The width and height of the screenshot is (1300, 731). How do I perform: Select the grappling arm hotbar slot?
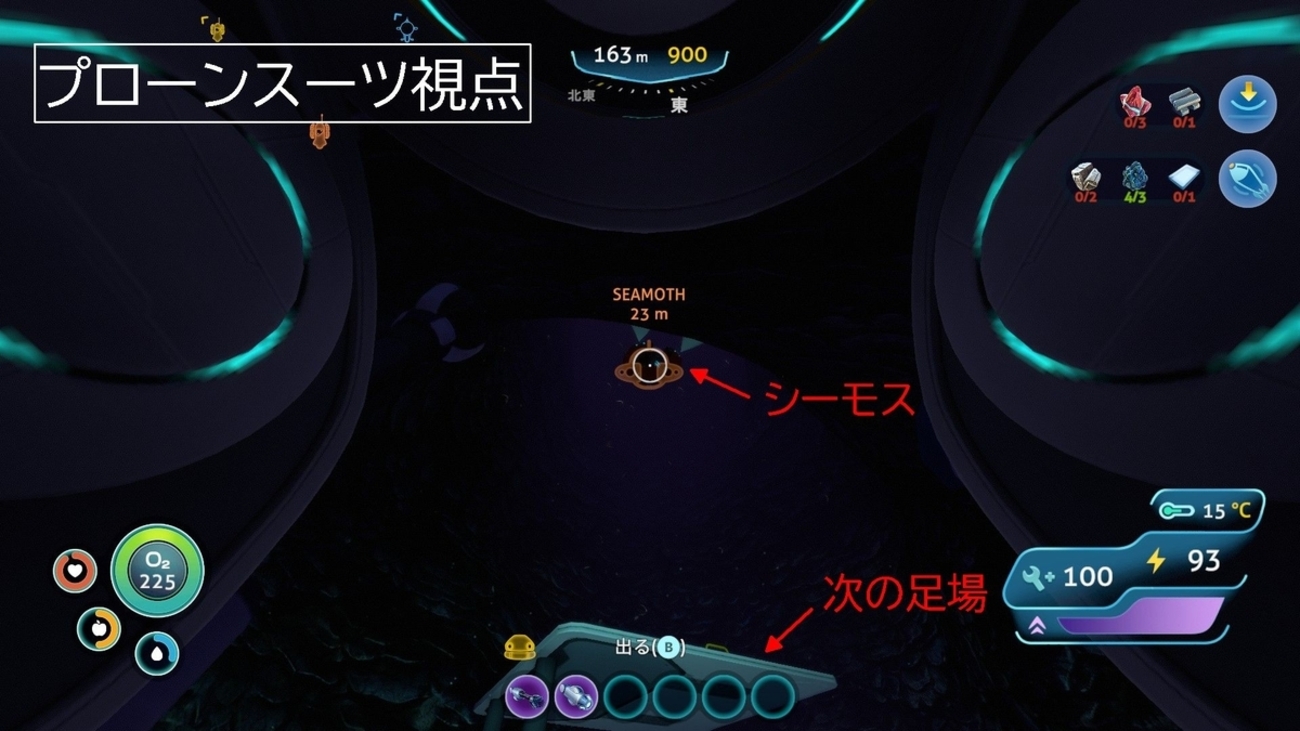pyautogui.click(x=527, y=695)
